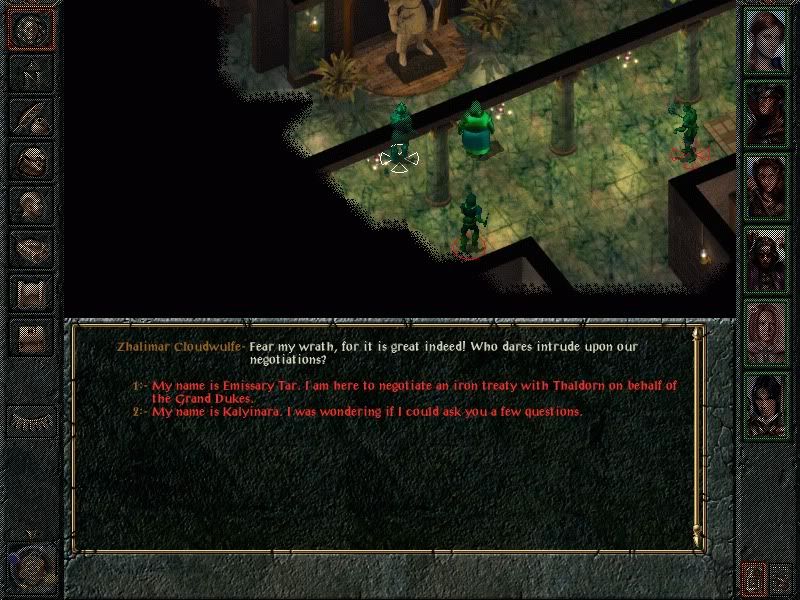Click the return to game button
The width and height of the screenshot is (800, 600).
(x=30, y=30)
